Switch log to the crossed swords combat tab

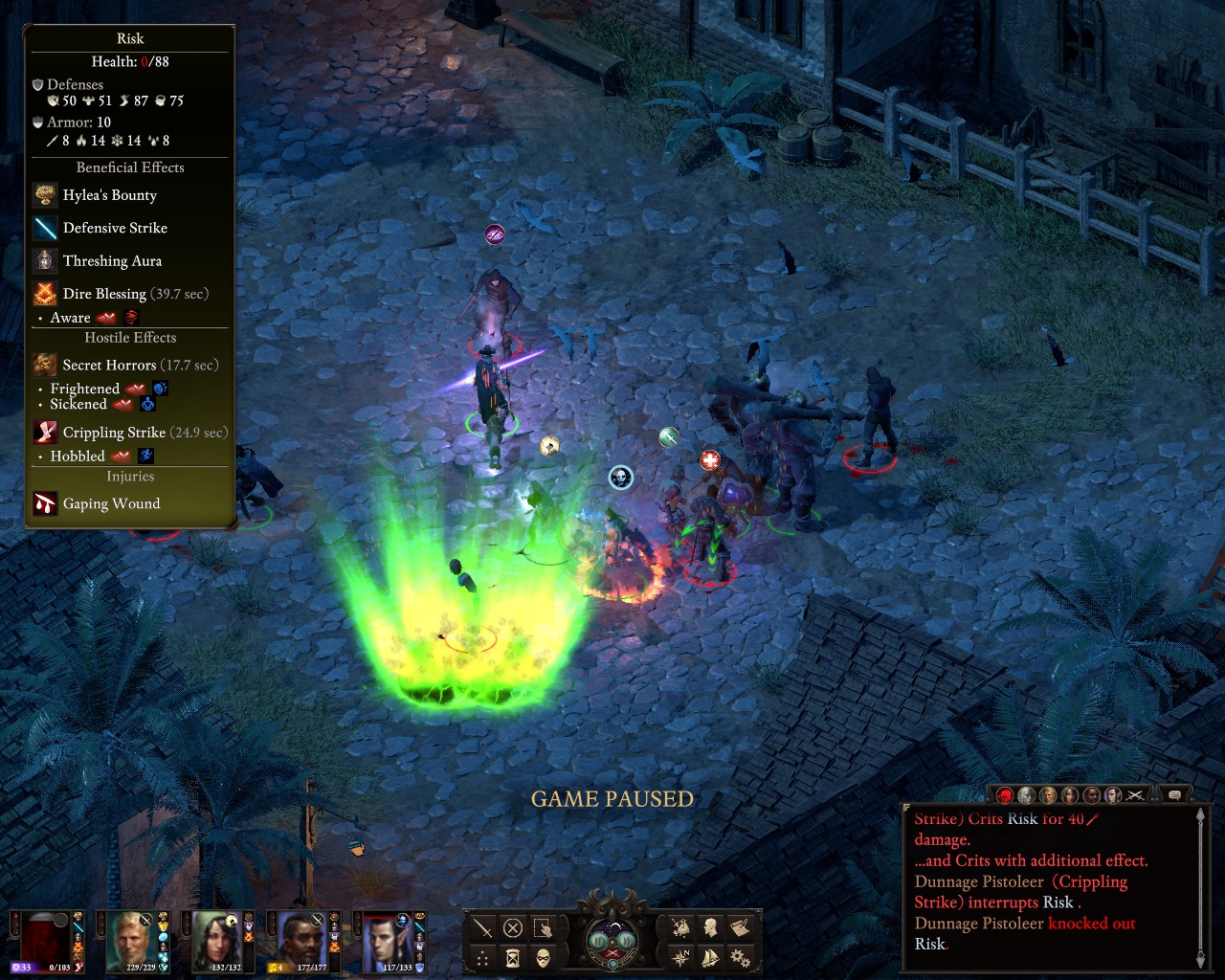1135,795
